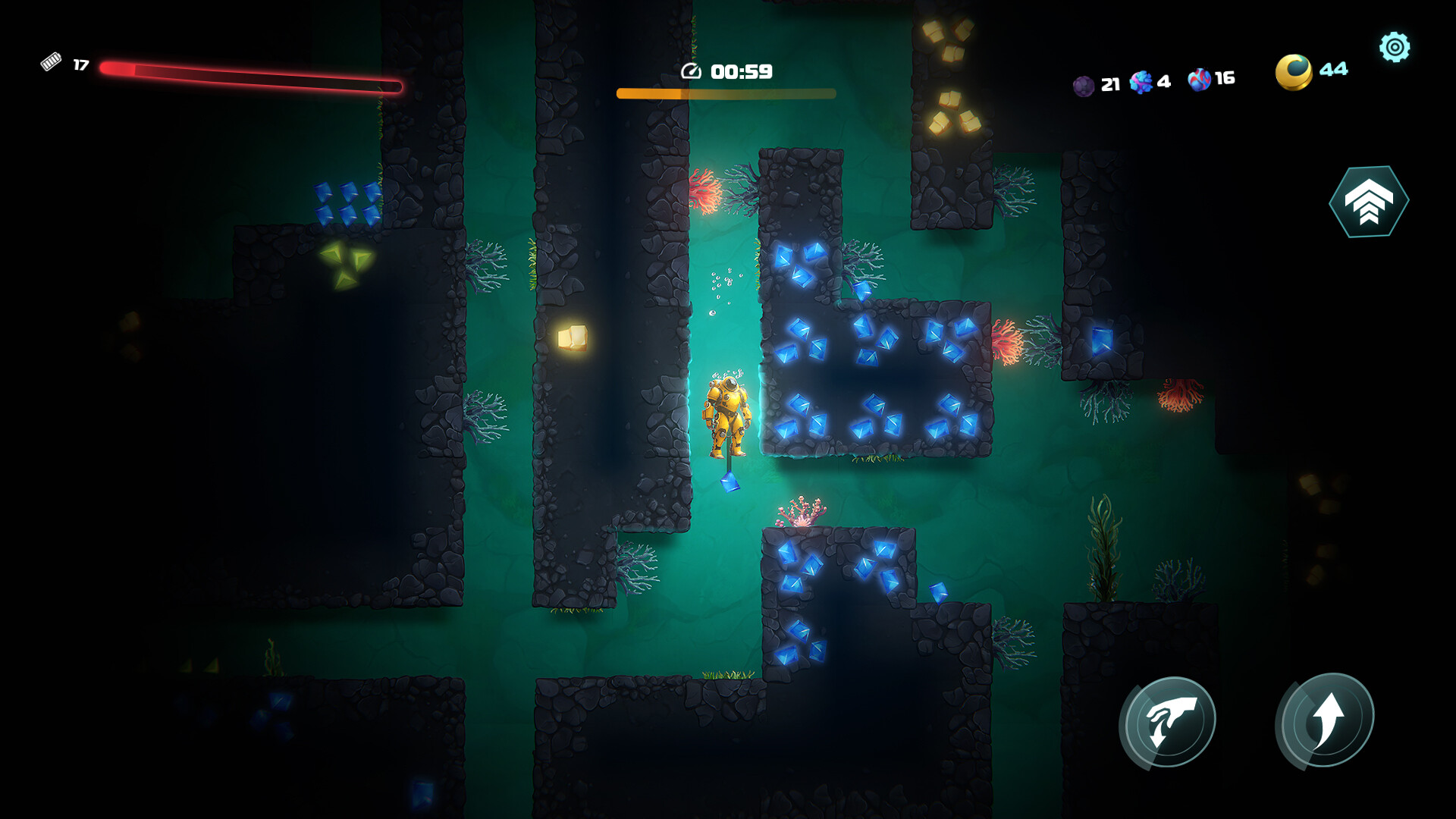
Task: Click the blue crystal below the diver
Action: coord(730,481)
